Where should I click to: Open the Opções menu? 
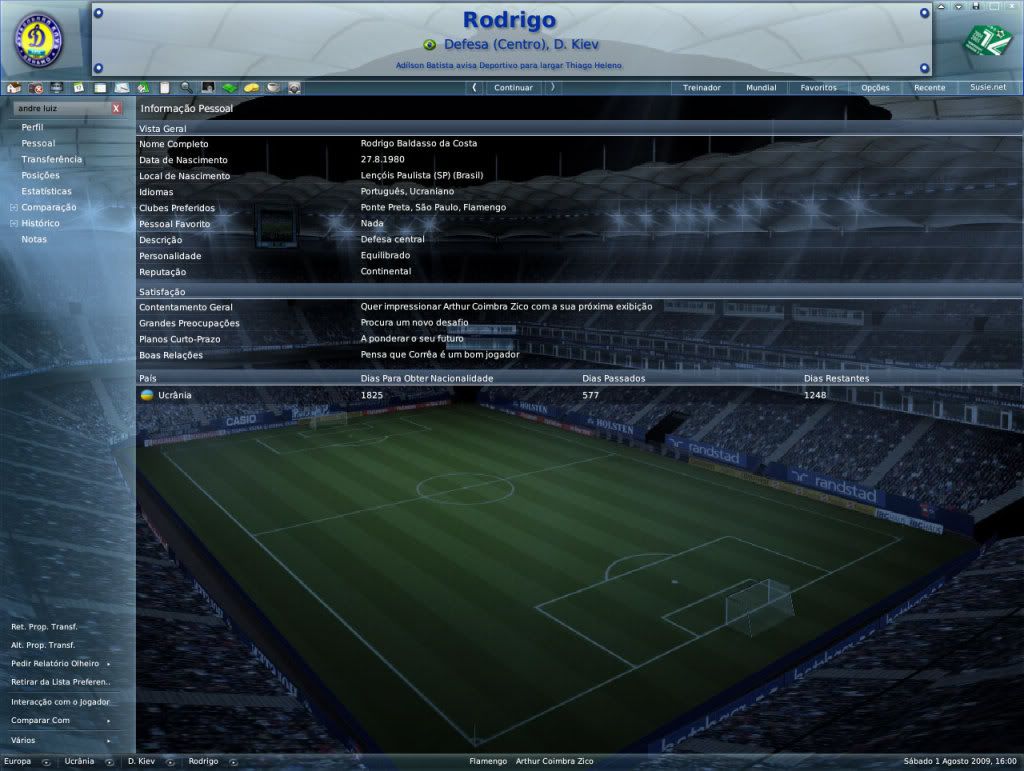tap(875, 88)
